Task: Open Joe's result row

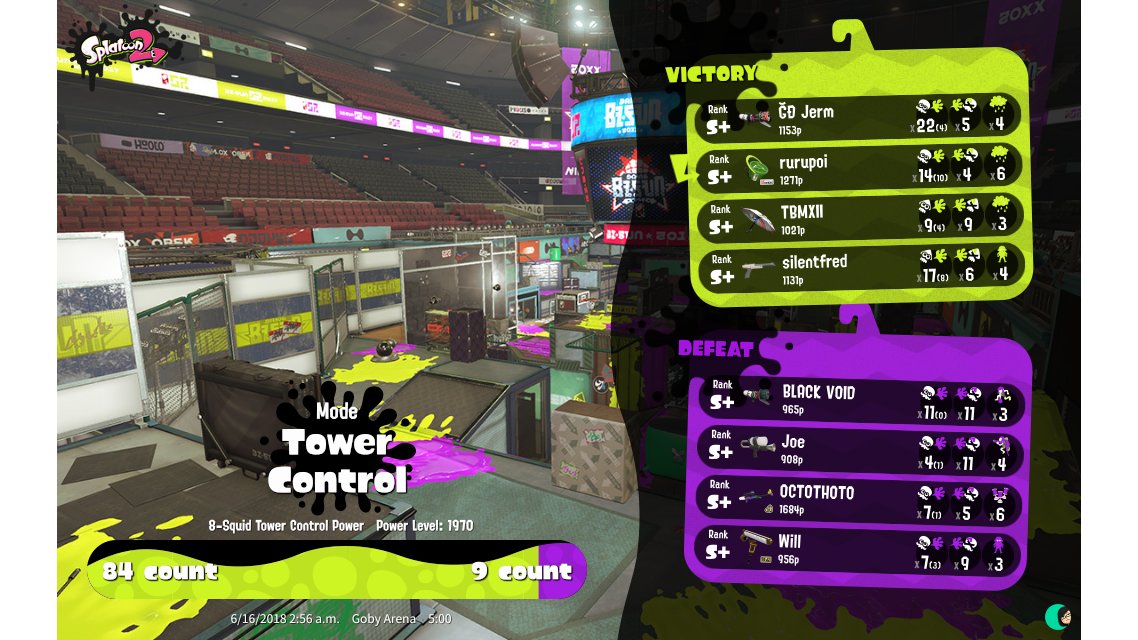Action: coord(858,448)
